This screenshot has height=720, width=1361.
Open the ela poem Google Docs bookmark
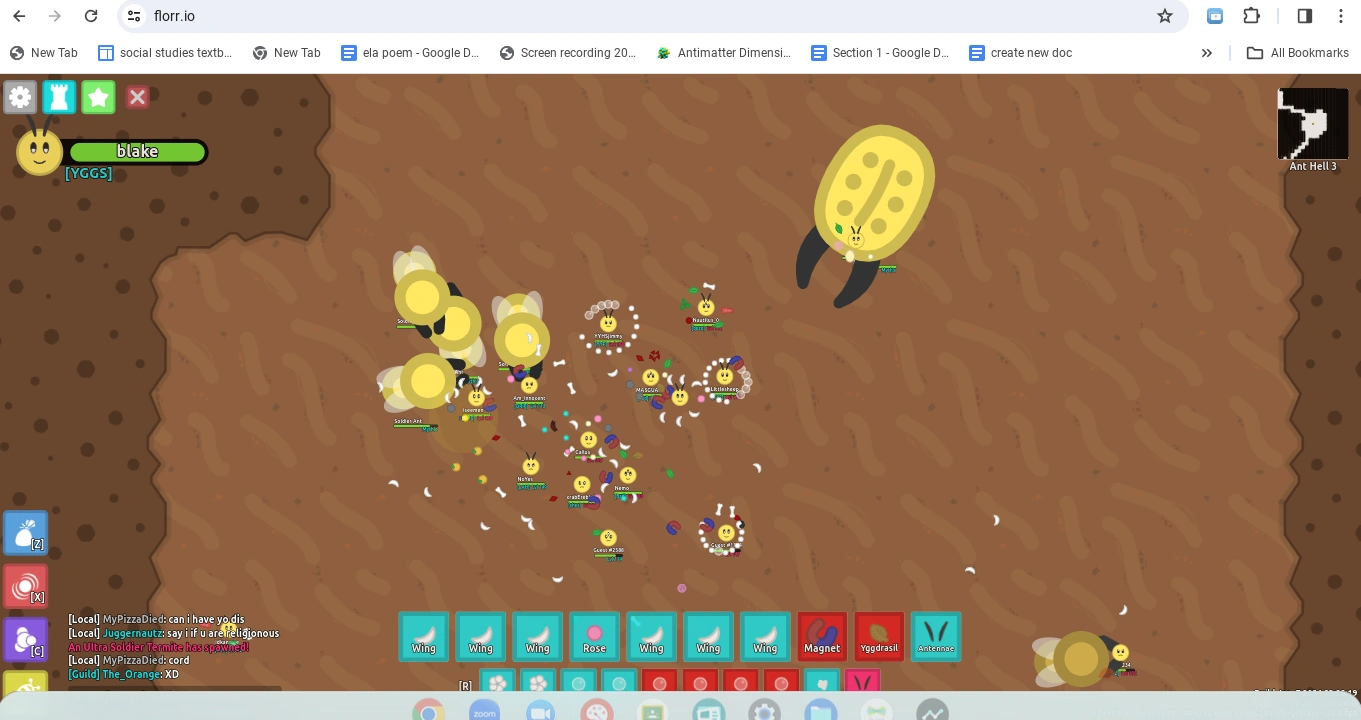point(410,53)
